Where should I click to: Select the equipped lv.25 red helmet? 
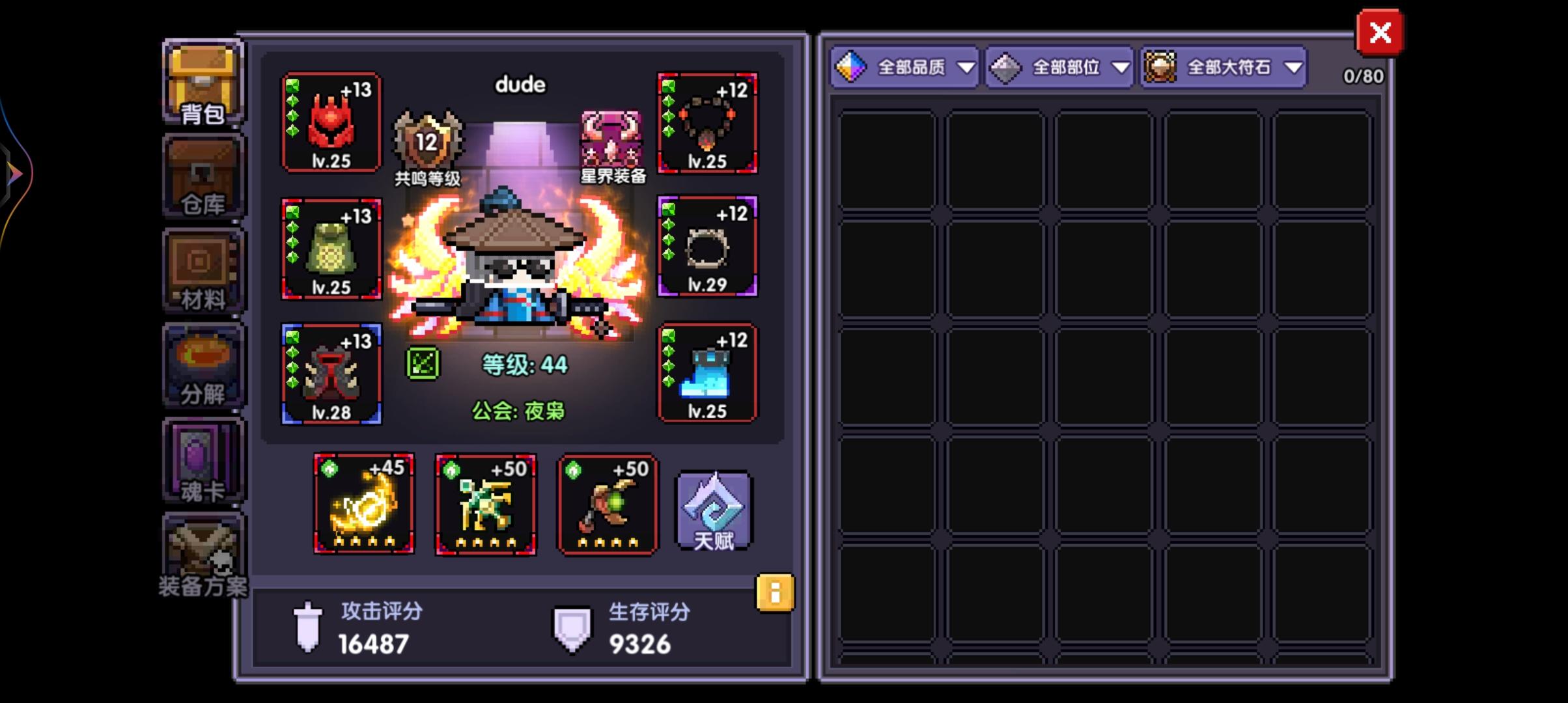tap(331, 124)
